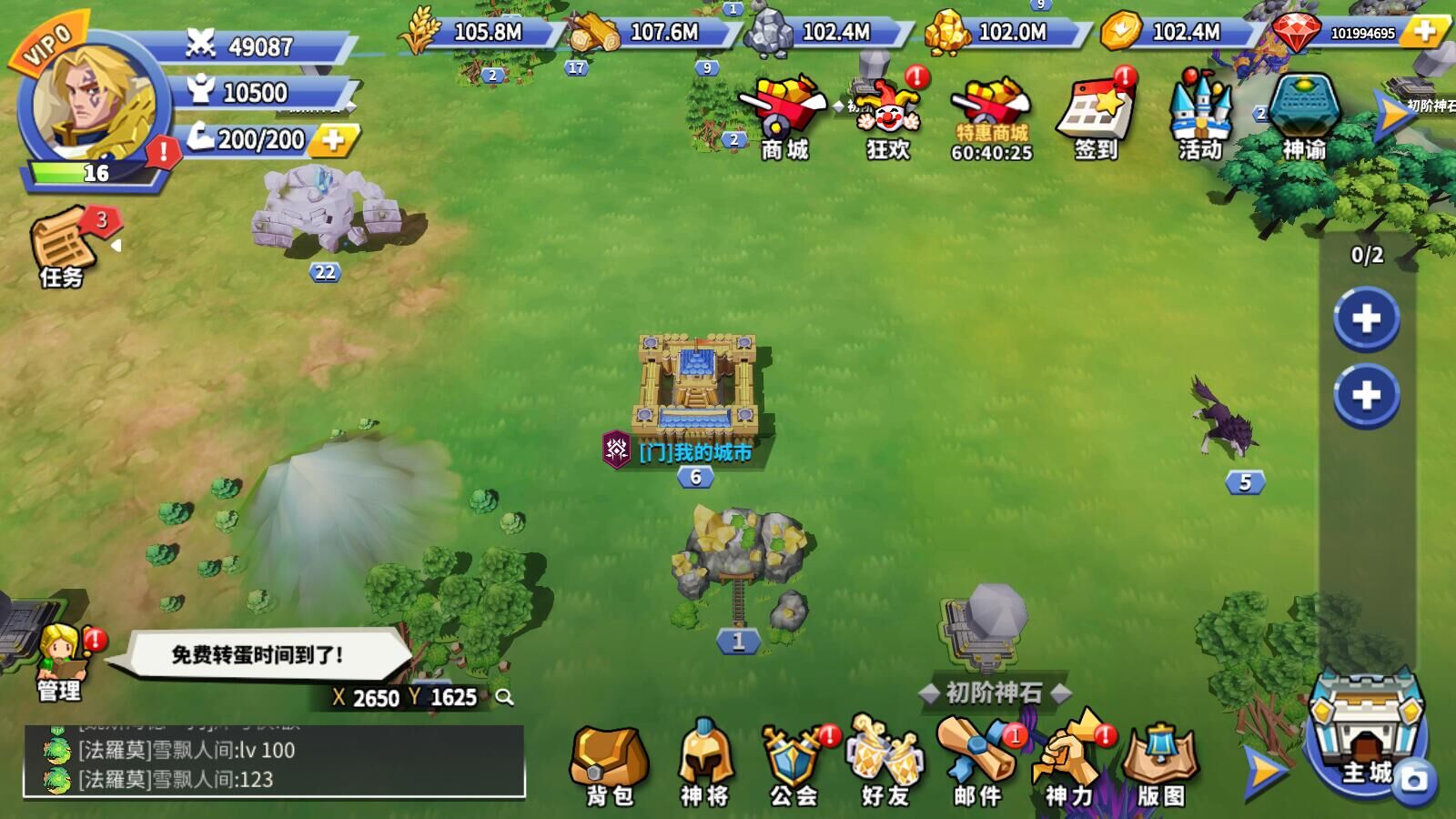Return to 主城 main city
1456x819 pixels.
point(1365,737)
